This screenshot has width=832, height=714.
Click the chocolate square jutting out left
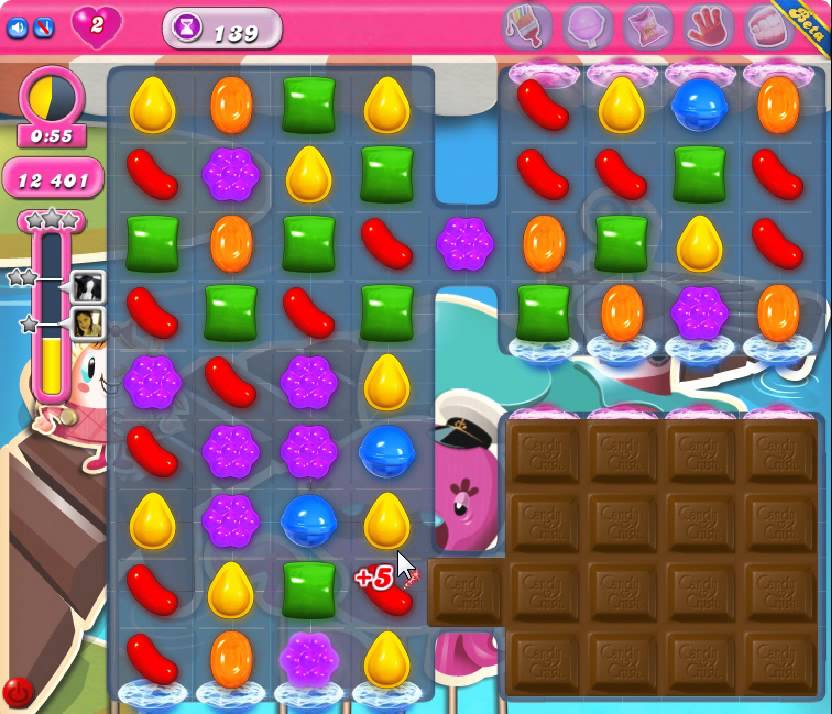[x=466, y=592]
